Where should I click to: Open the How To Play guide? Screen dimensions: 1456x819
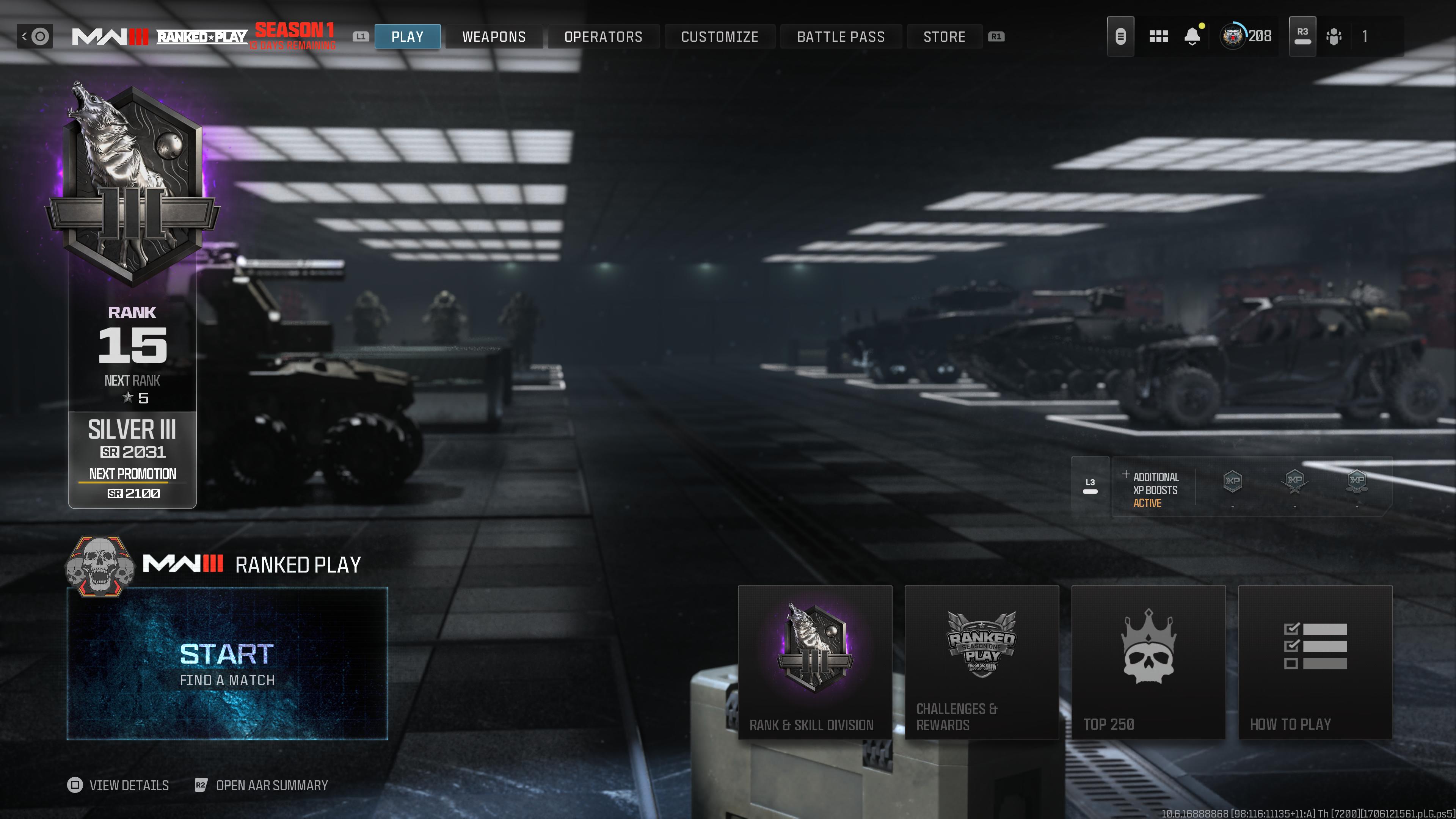pyautogui.click(x=1315, y=662)
